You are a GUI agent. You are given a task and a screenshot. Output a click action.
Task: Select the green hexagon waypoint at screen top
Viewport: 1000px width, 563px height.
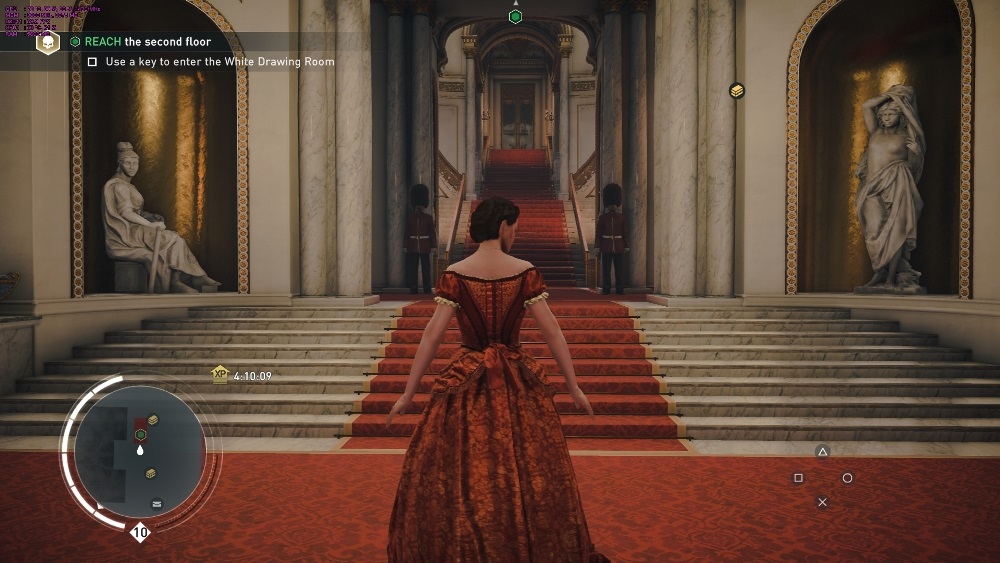pyautogui.click(x=515, y=17)
